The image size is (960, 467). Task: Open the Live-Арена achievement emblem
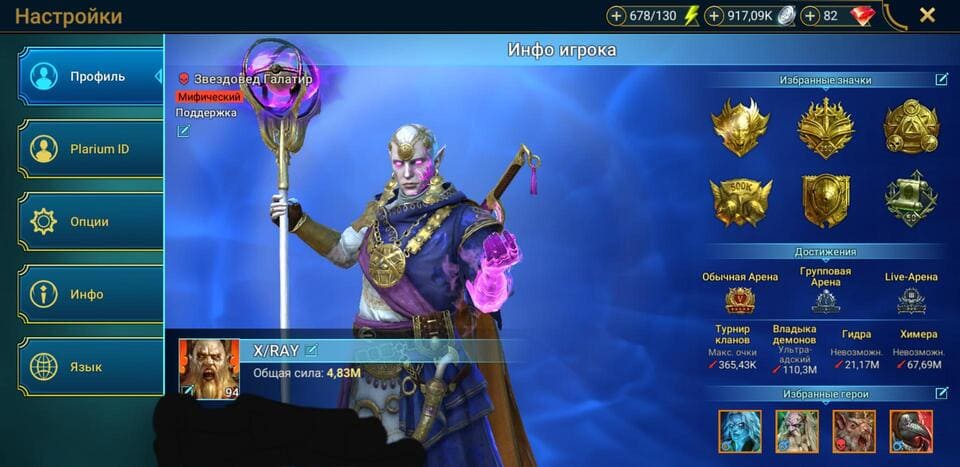point(911,300)
